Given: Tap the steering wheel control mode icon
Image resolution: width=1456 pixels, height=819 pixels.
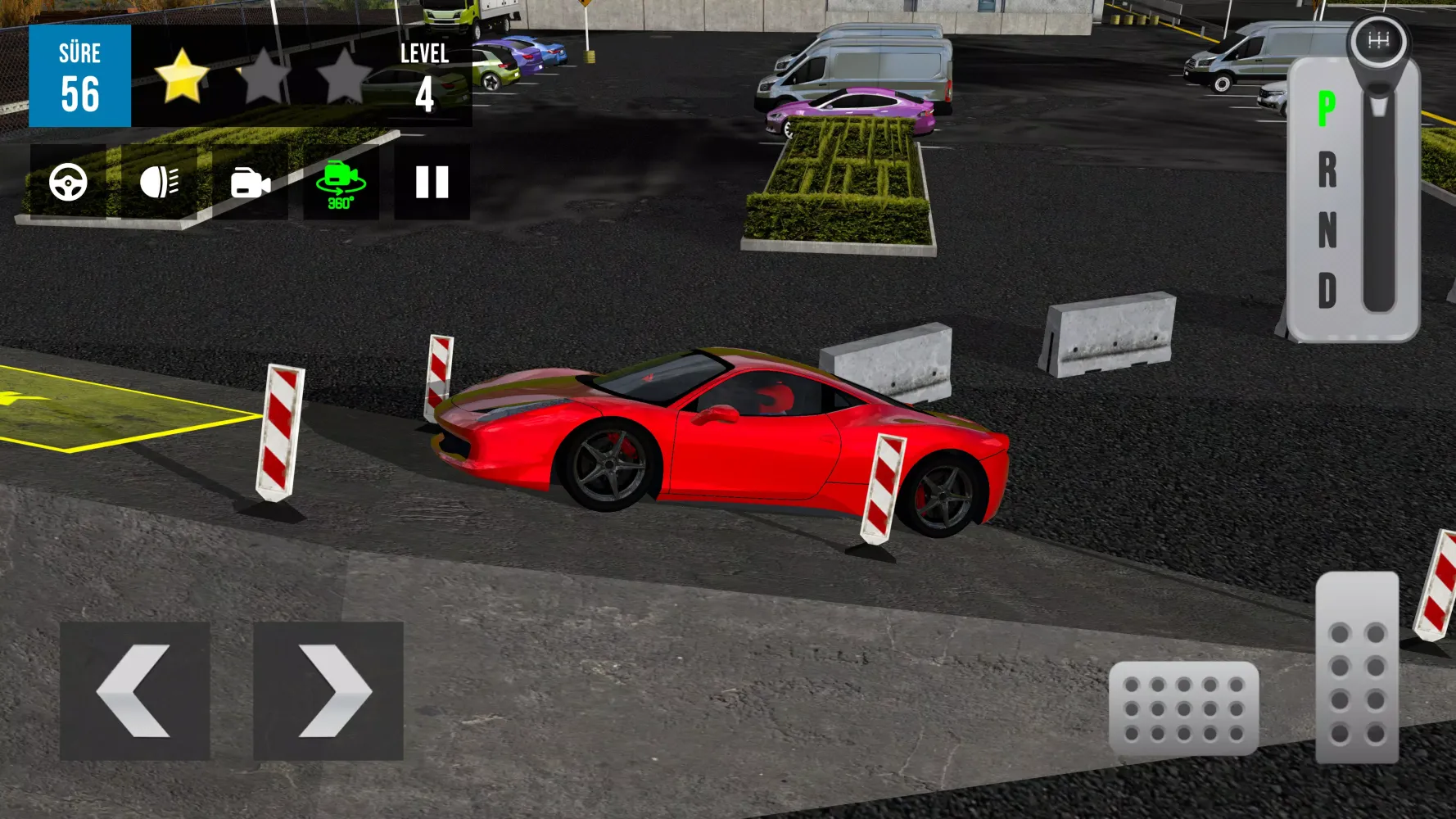Looking at the screenshot, I should (x=68, y=182).
